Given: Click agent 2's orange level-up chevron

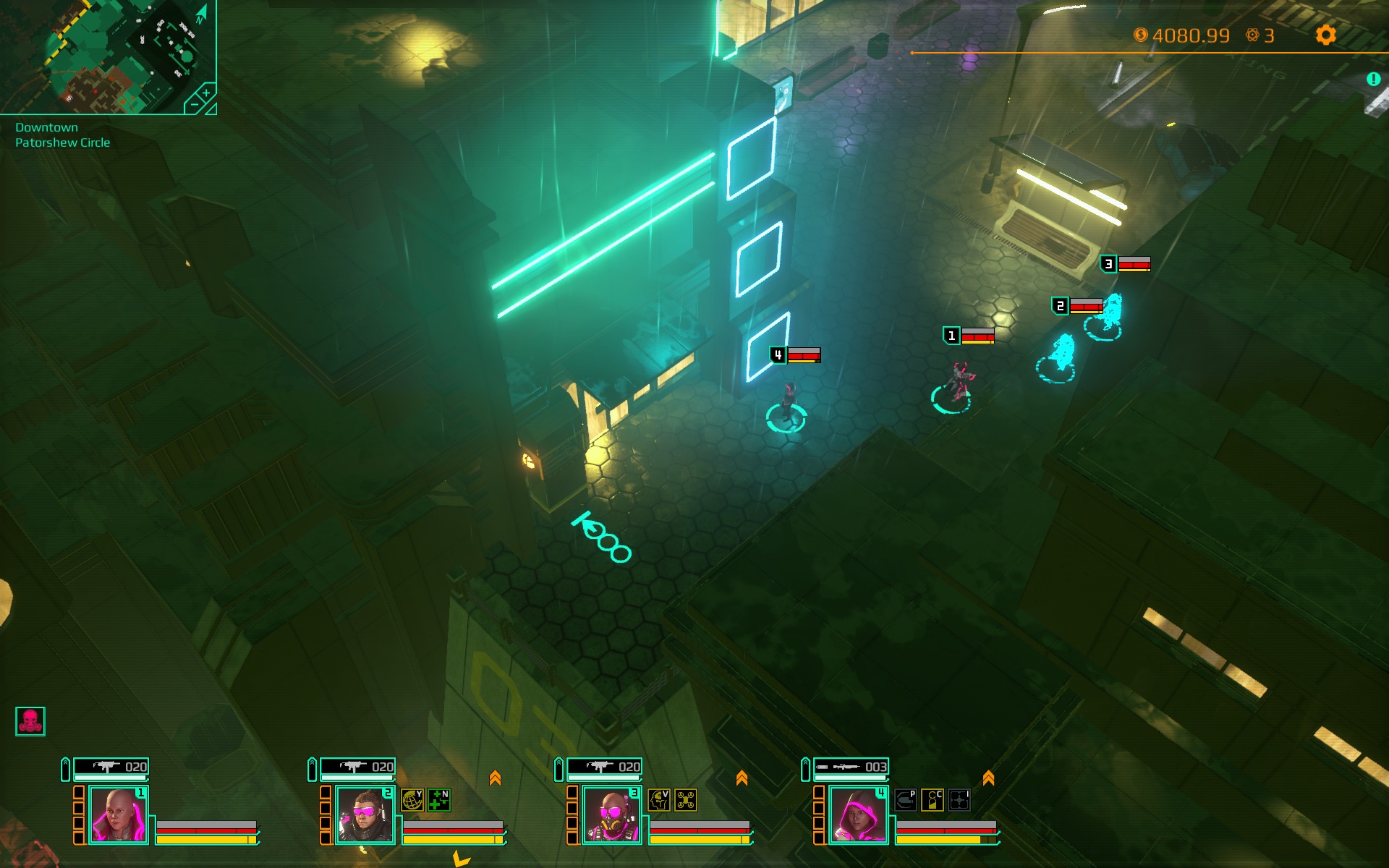Looking at the screenshot, I should point(495,778).
